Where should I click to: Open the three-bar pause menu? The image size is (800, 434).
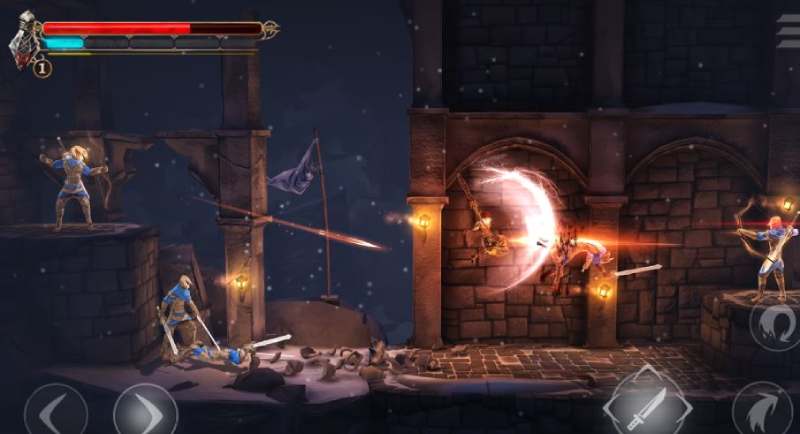click(x=788, y=32)
